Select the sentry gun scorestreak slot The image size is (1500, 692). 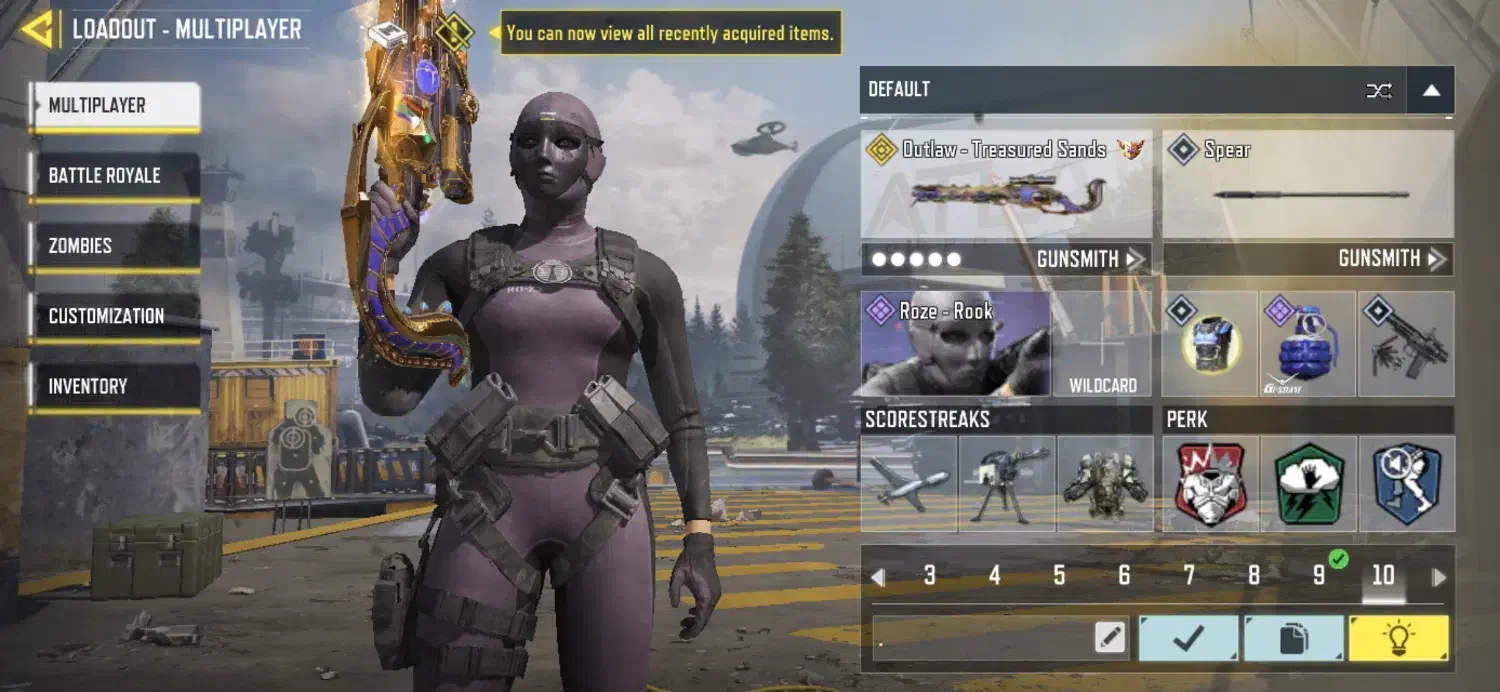1006,483
